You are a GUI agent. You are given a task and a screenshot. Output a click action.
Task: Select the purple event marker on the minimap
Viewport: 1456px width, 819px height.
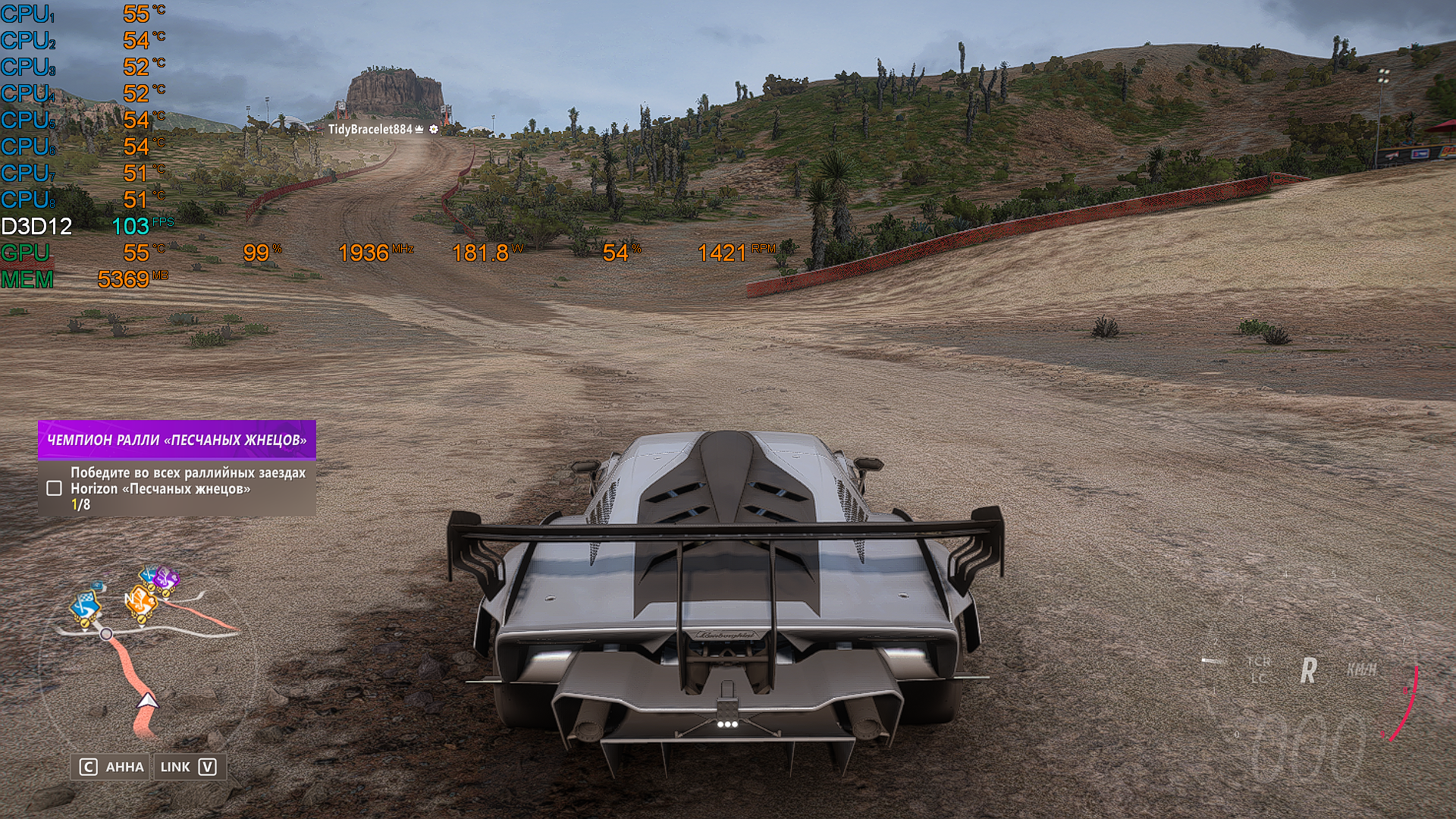click(x=165, y=580)
